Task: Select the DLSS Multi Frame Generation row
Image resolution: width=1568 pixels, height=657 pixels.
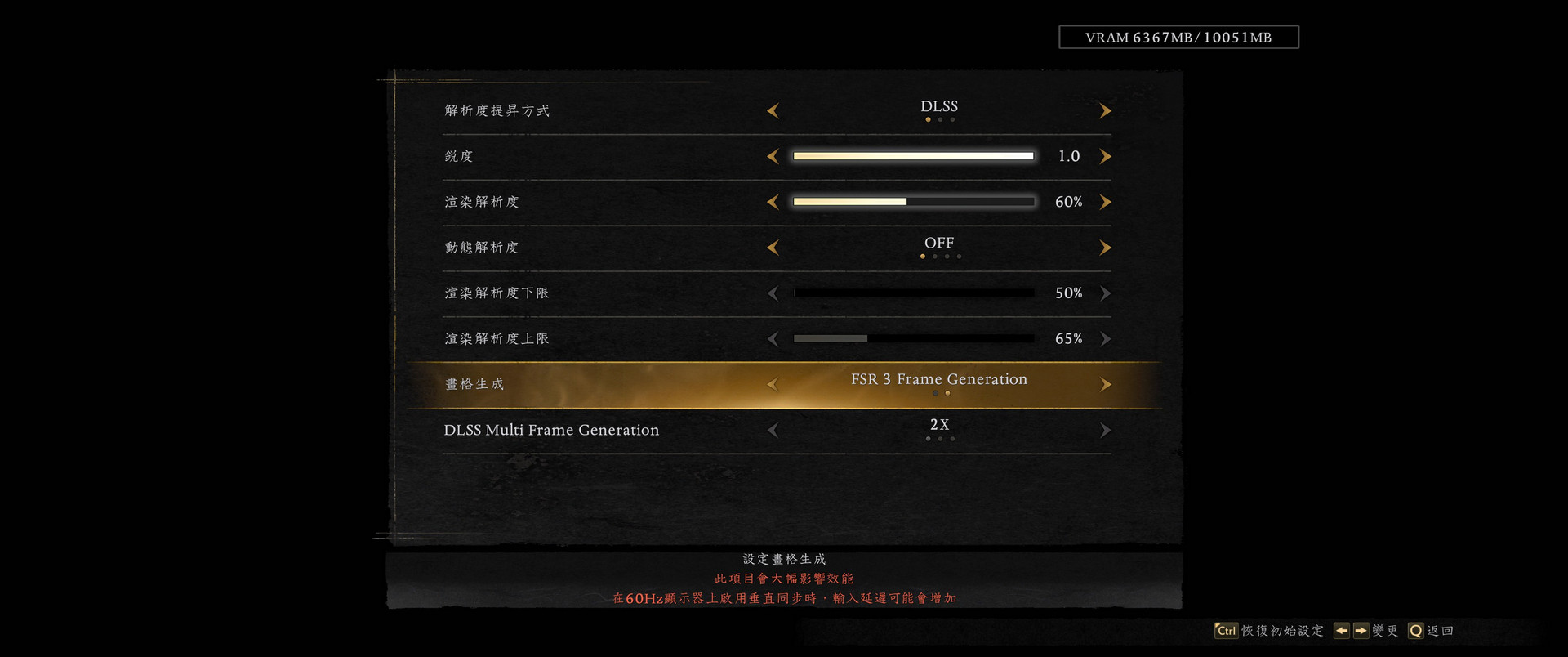Action: tap(551, 431)
